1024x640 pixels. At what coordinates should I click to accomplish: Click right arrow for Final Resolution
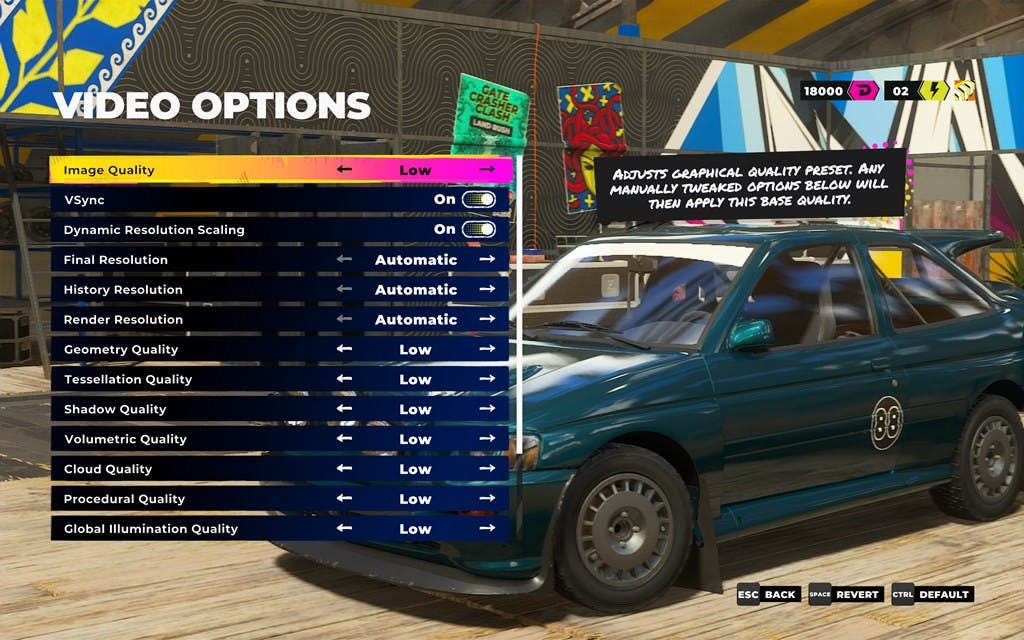(x=487, y=260)
